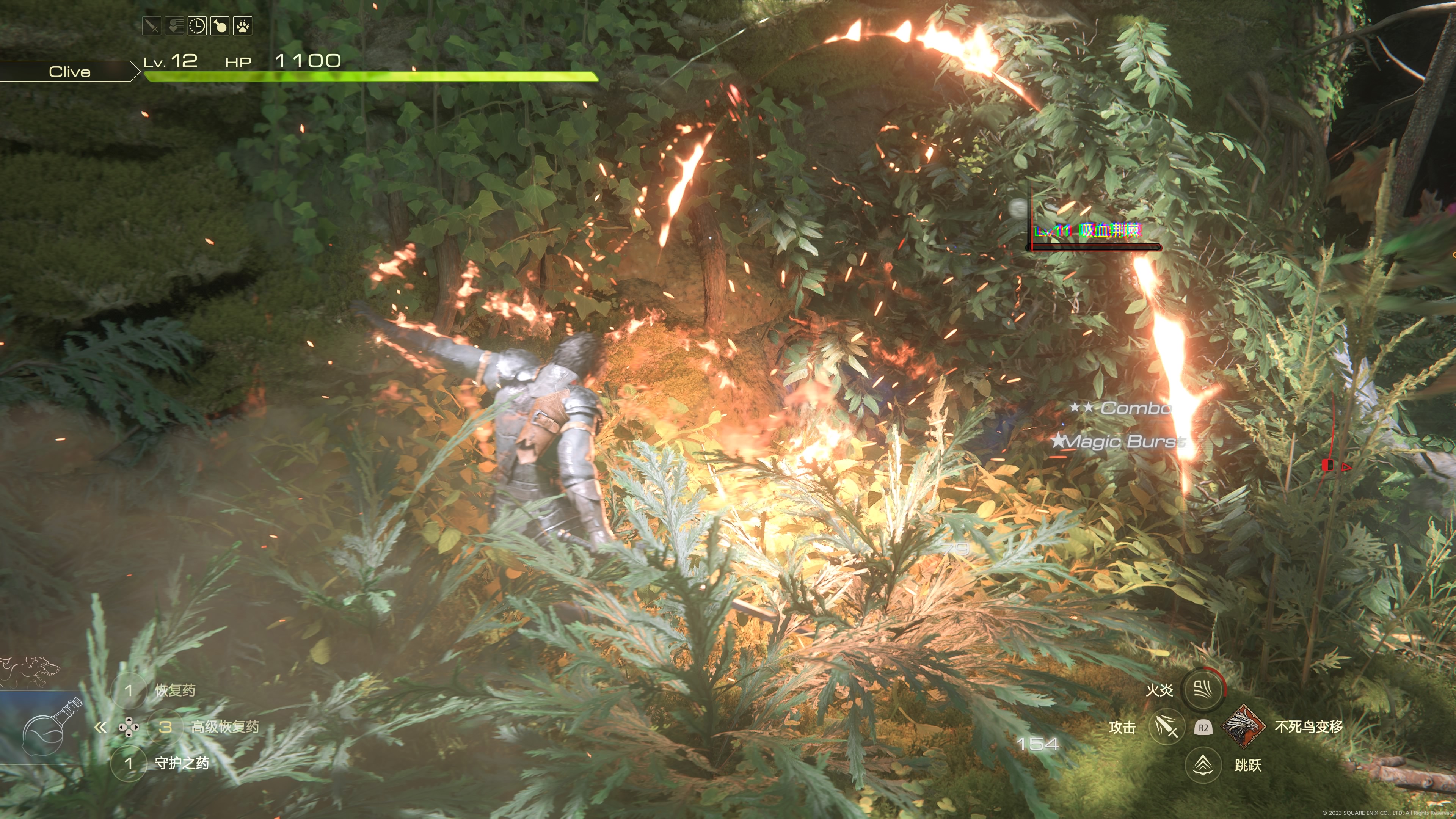
Task: Trigger the 不死鸟变移 Phoenix Shift ability
Action: click(x=1244, y=727)
